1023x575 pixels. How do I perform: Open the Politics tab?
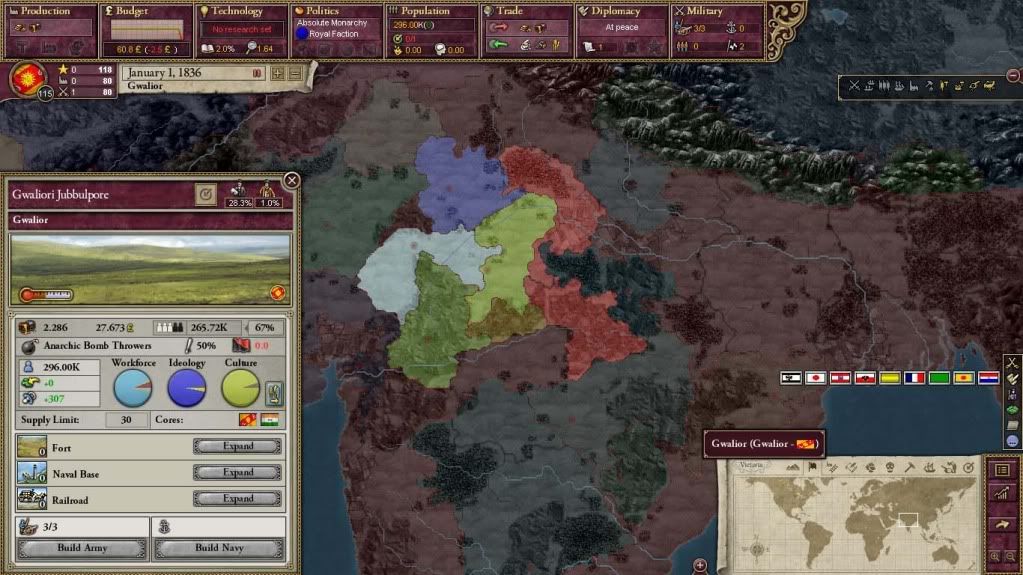(337, 11)
